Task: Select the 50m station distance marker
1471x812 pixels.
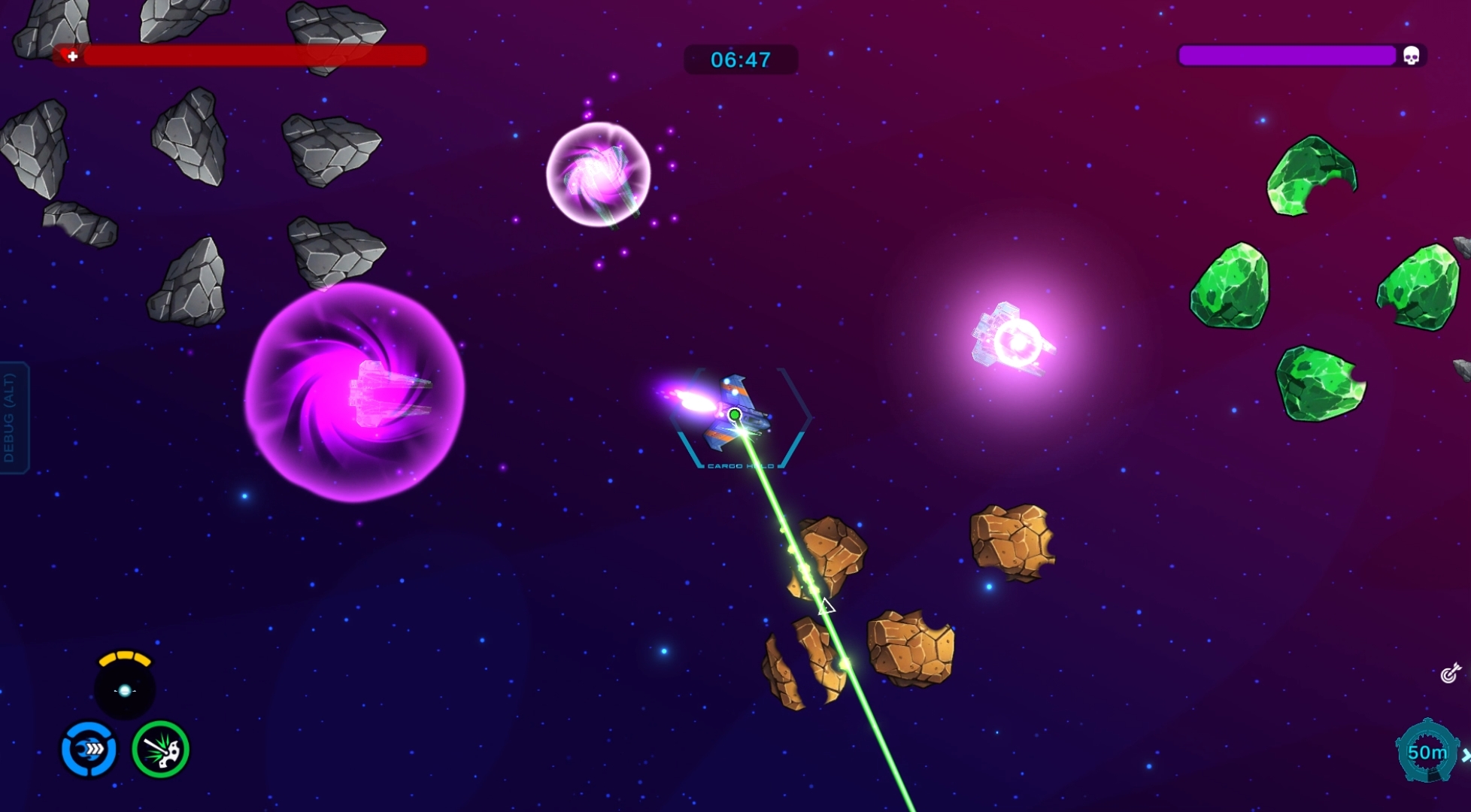Action: (x=1427, y=752)
